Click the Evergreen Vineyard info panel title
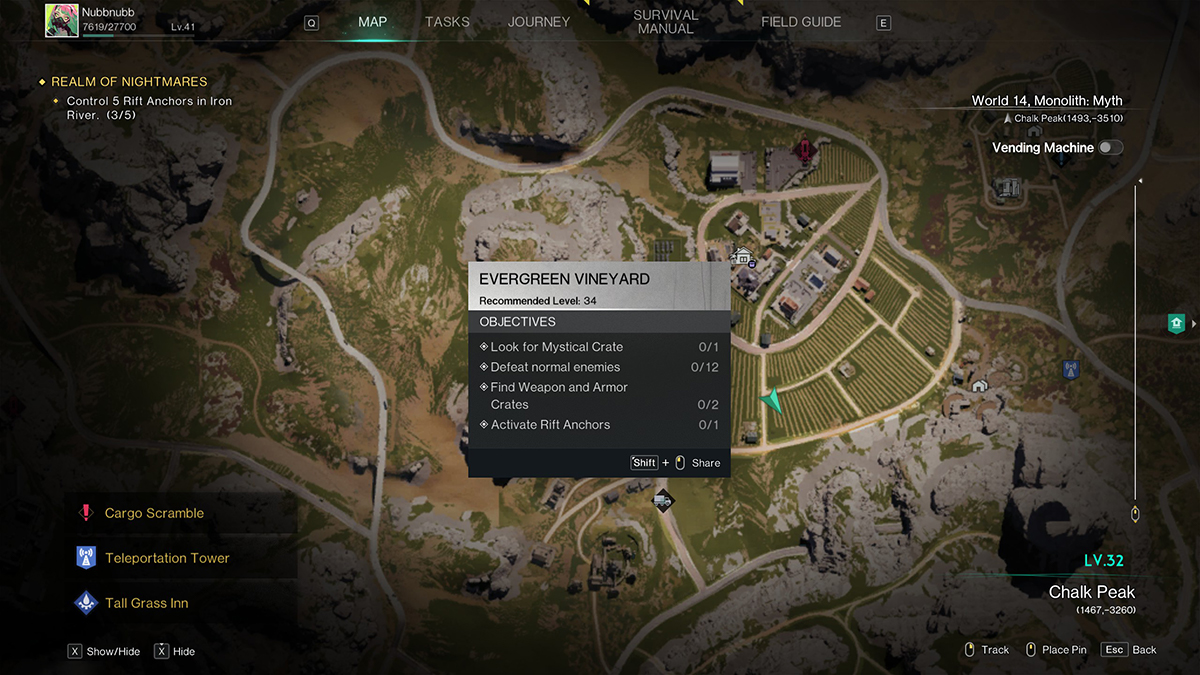 coord(564,279)
